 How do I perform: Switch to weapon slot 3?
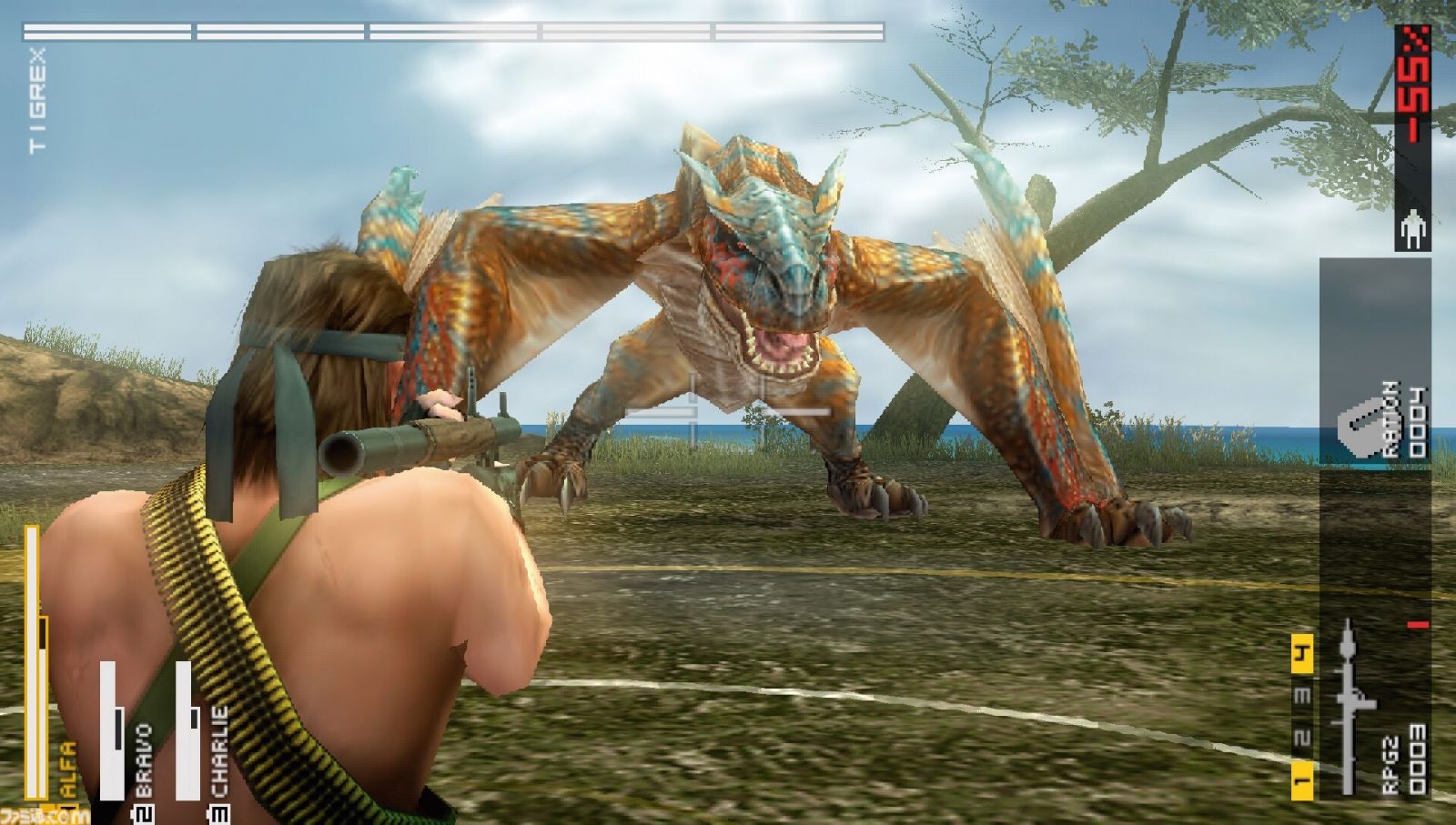pyautogui.click(x=1301, y=696)
